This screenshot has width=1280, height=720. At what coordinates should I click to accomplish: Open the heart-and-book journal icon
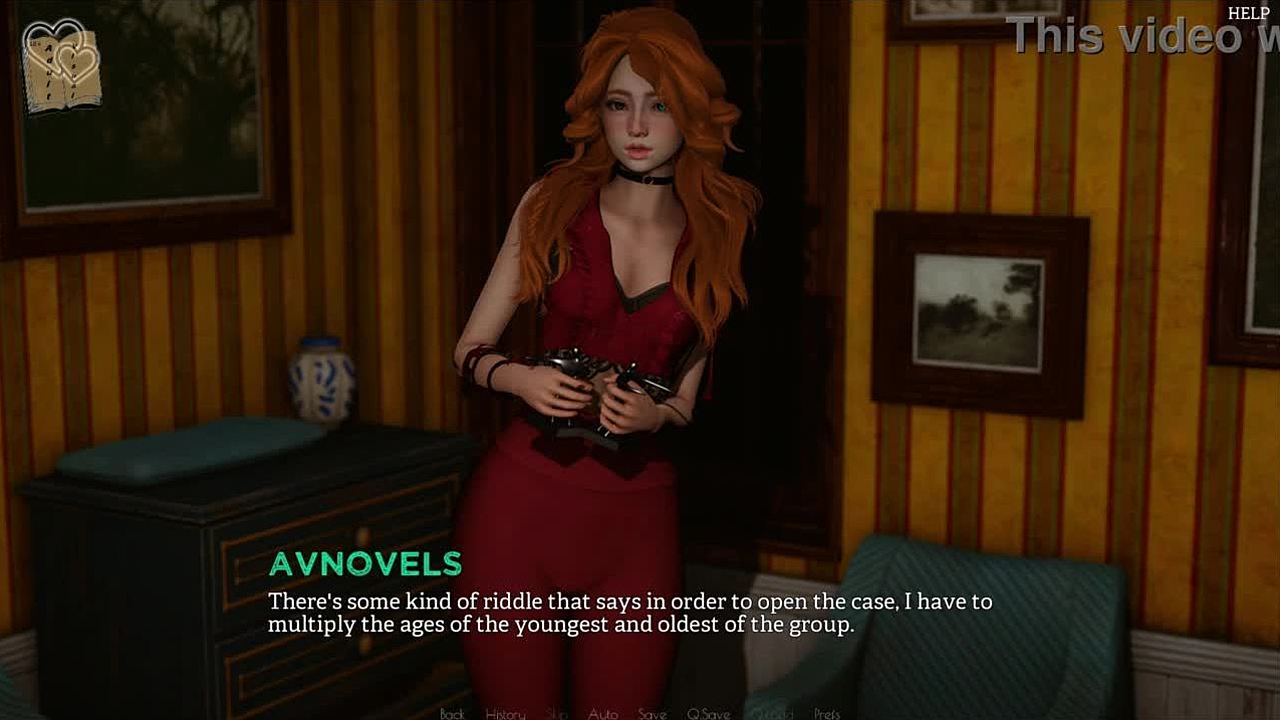click(62, 65)
